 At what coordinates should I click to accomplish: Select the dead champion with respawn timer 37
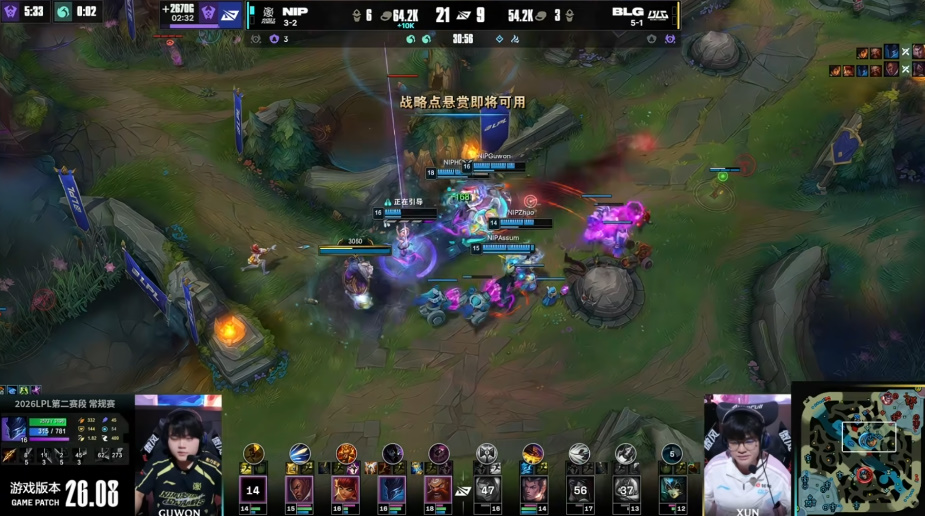coord(626,489)
